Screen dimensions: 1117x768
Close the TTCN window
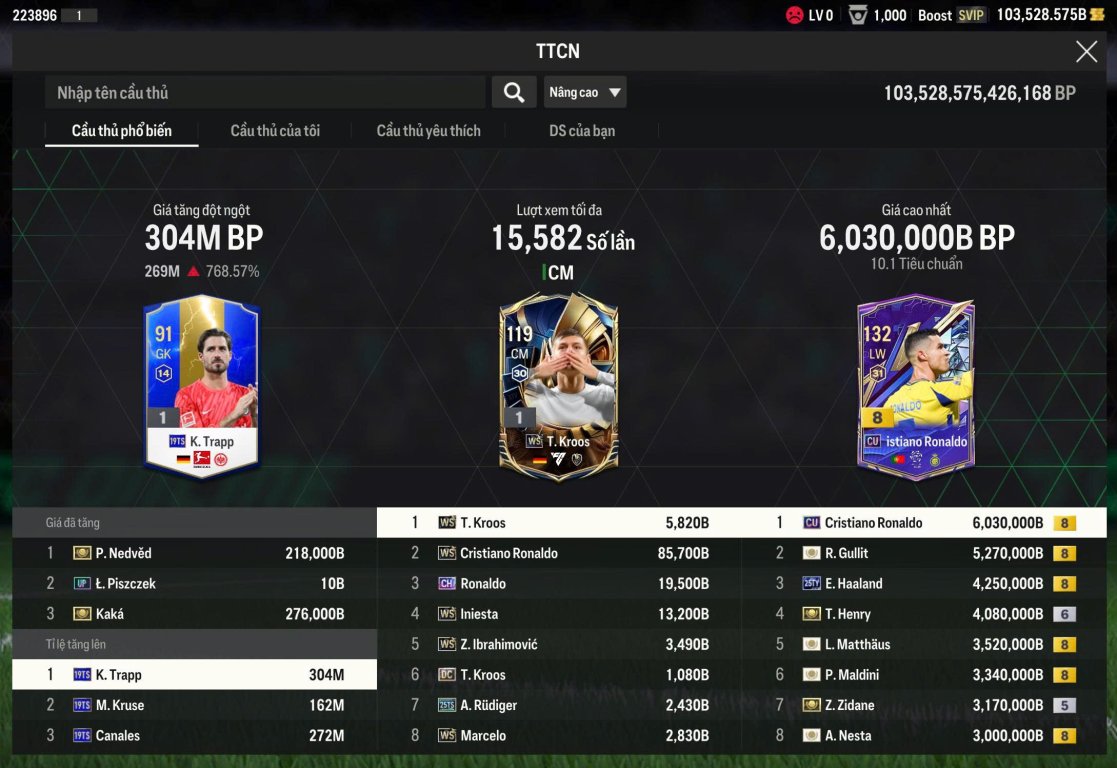(1086, 52)
